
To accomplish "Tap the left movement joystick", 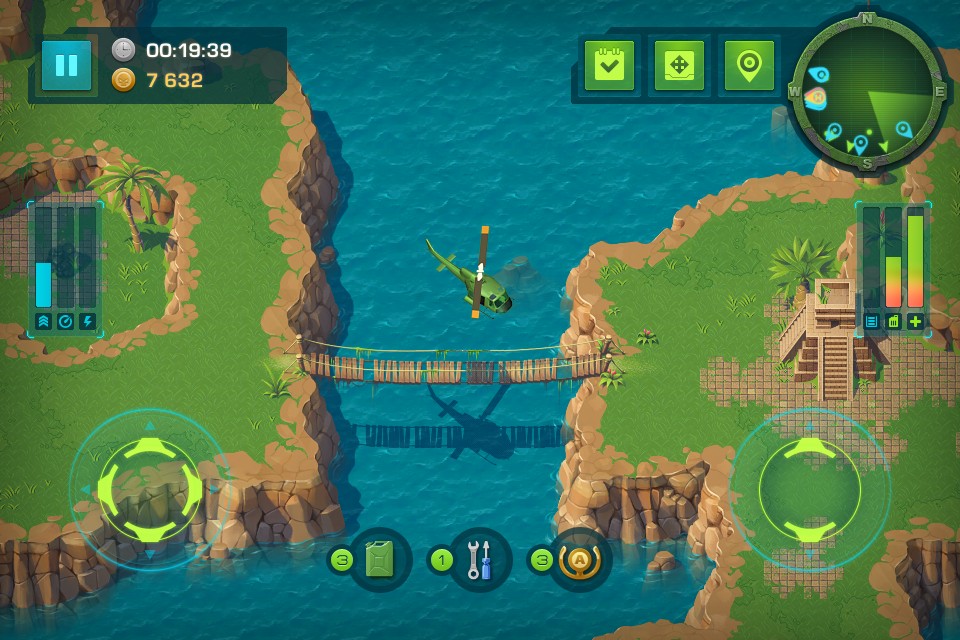I will click(150, 489).
